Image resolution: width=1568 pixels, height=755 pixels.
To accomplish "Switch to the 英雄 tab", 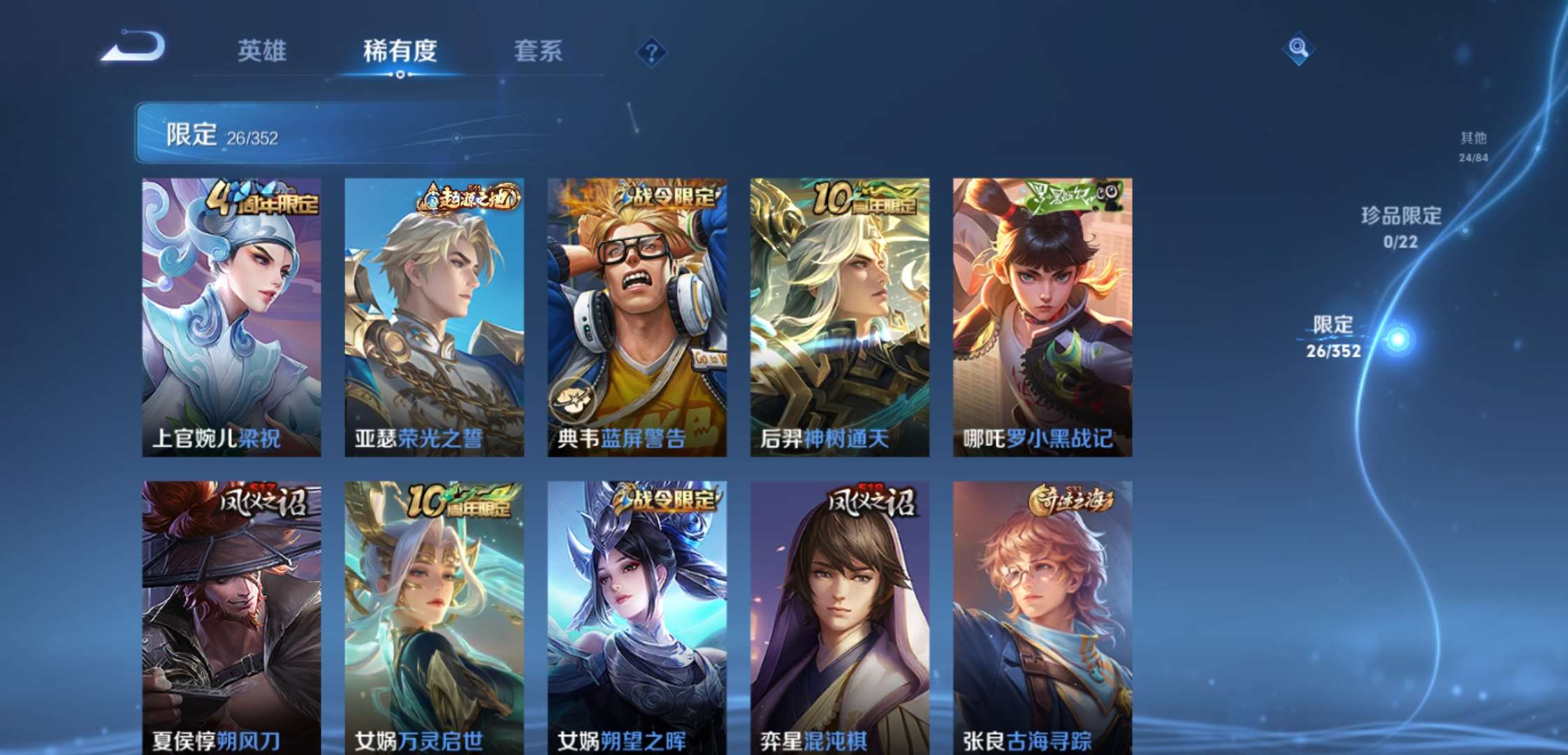I will [x=262, y=51].
